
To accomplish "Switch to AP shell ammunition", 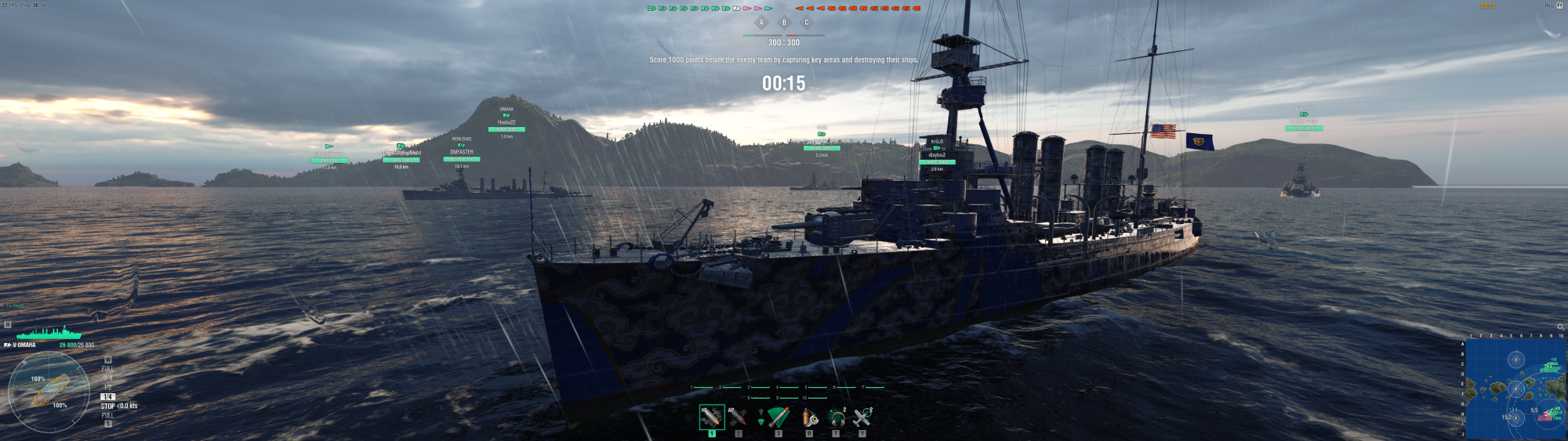I will click(x=738, y=416).
